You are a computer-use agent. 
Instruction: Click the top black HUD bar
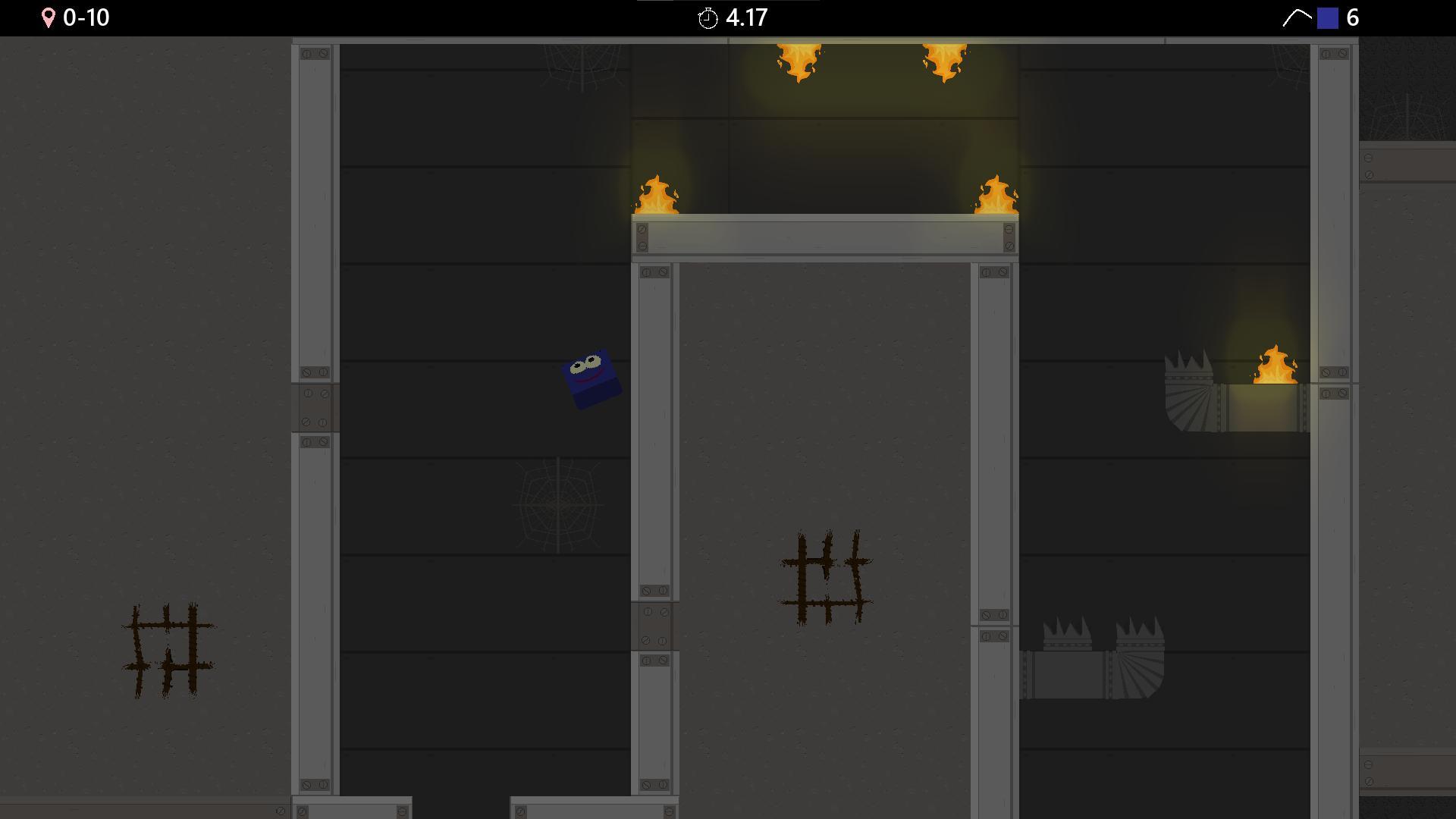pos(455,17)
